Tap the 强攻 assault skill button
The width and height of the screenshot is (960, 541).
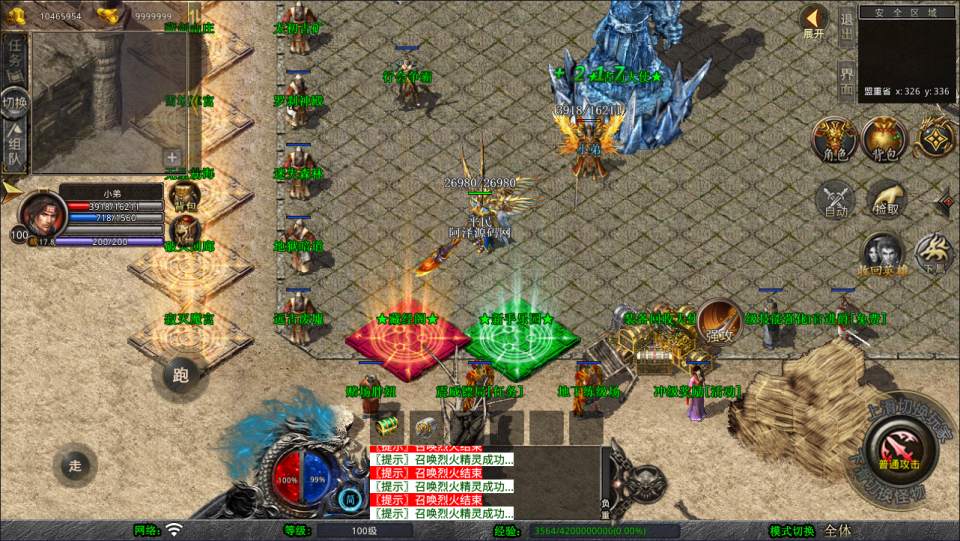tap(718, 322)
